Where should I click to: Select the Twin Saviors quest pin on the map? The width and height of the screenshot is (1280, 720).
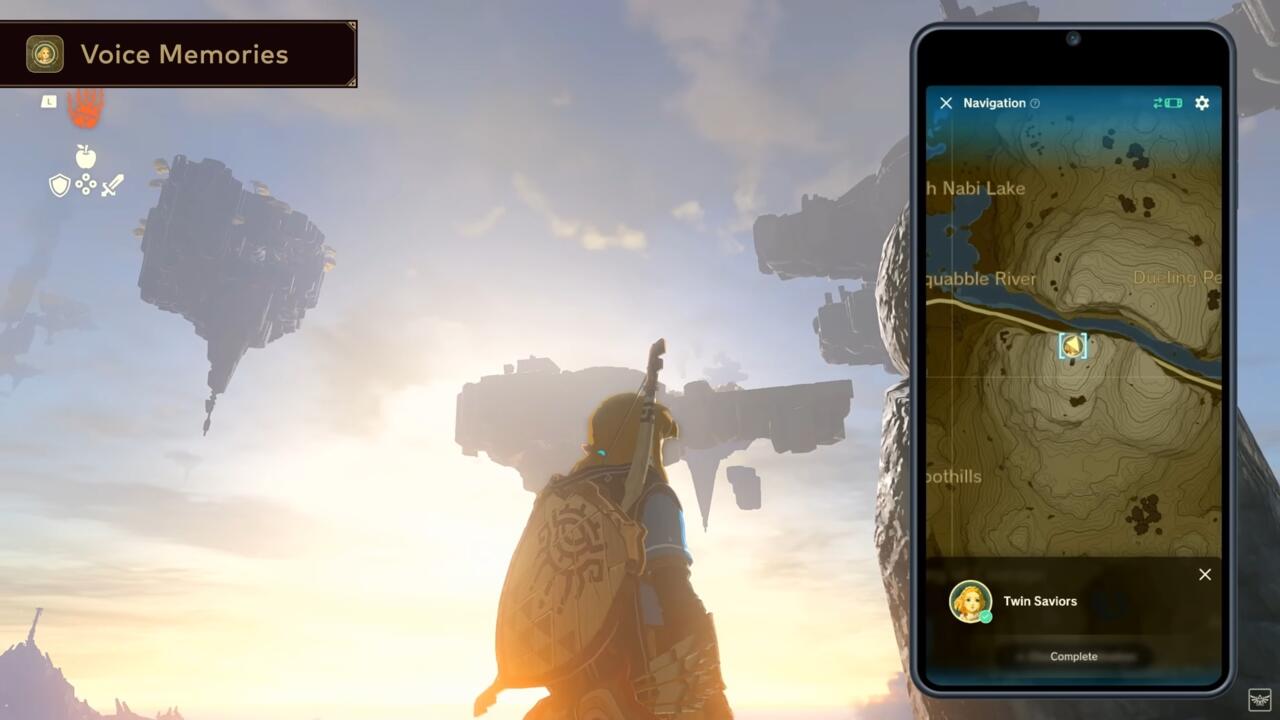point(1073,346)
